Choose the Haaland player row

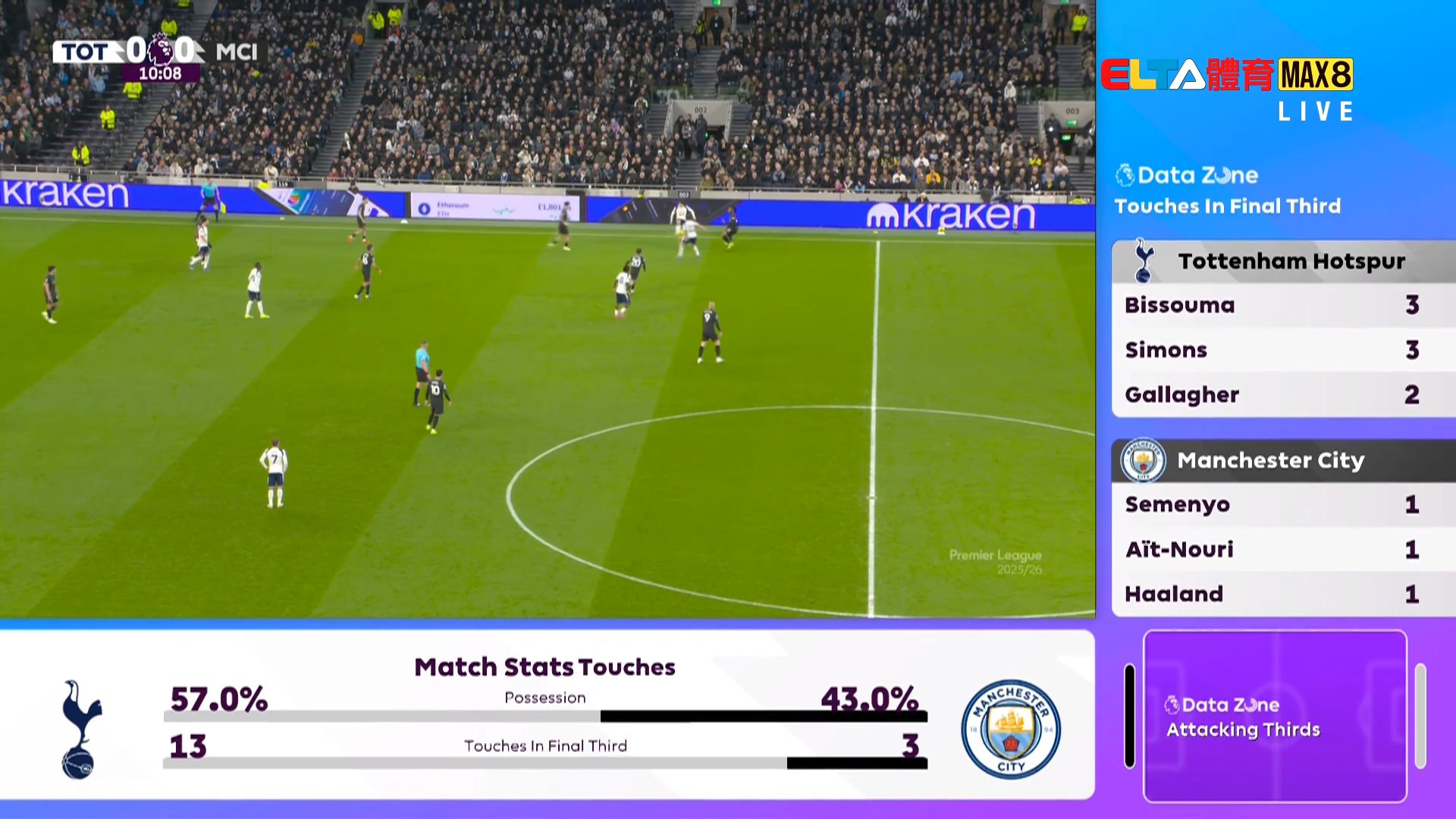click(x=1283, y=594)
